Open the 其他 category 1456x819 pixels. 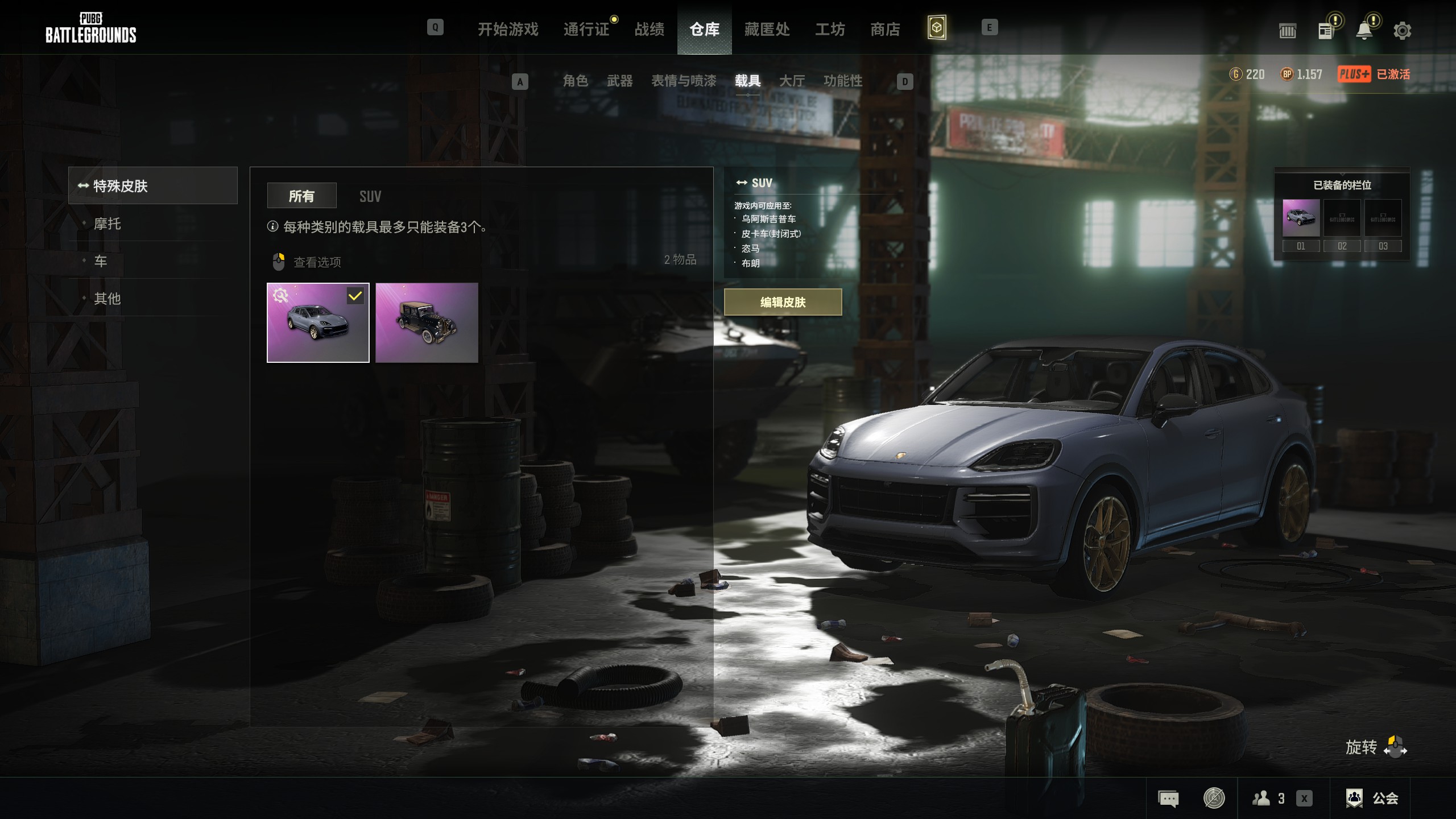point(107,298)
